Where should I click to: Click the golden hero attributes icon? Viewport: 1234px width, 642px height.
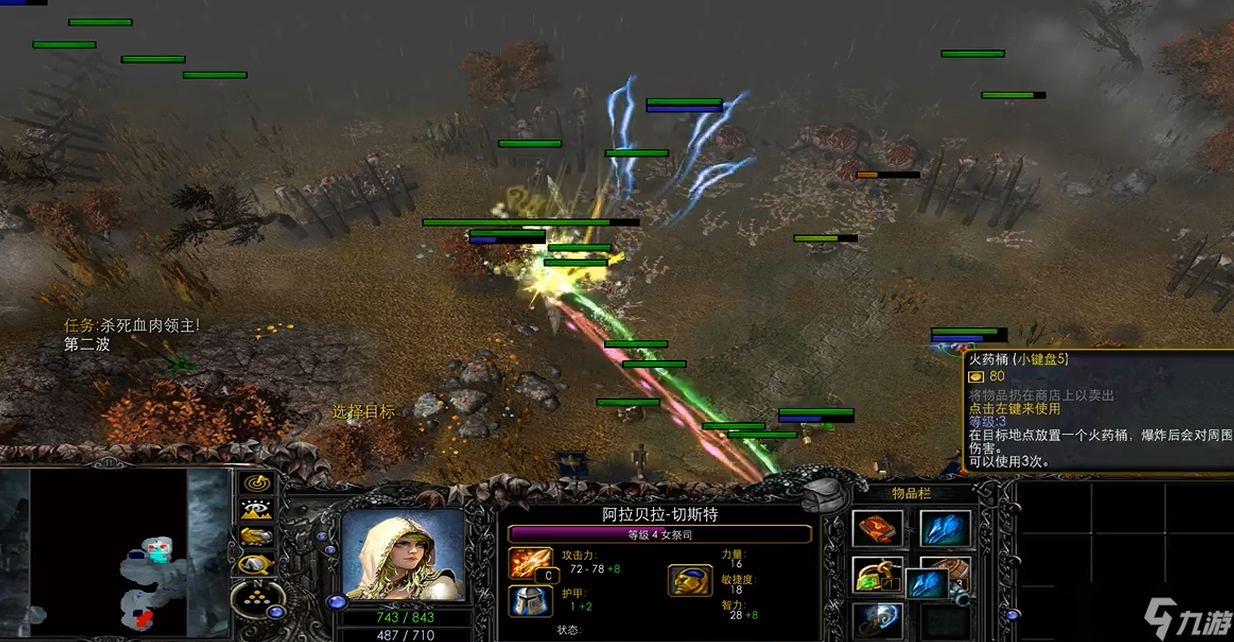[x=688, y=580]
